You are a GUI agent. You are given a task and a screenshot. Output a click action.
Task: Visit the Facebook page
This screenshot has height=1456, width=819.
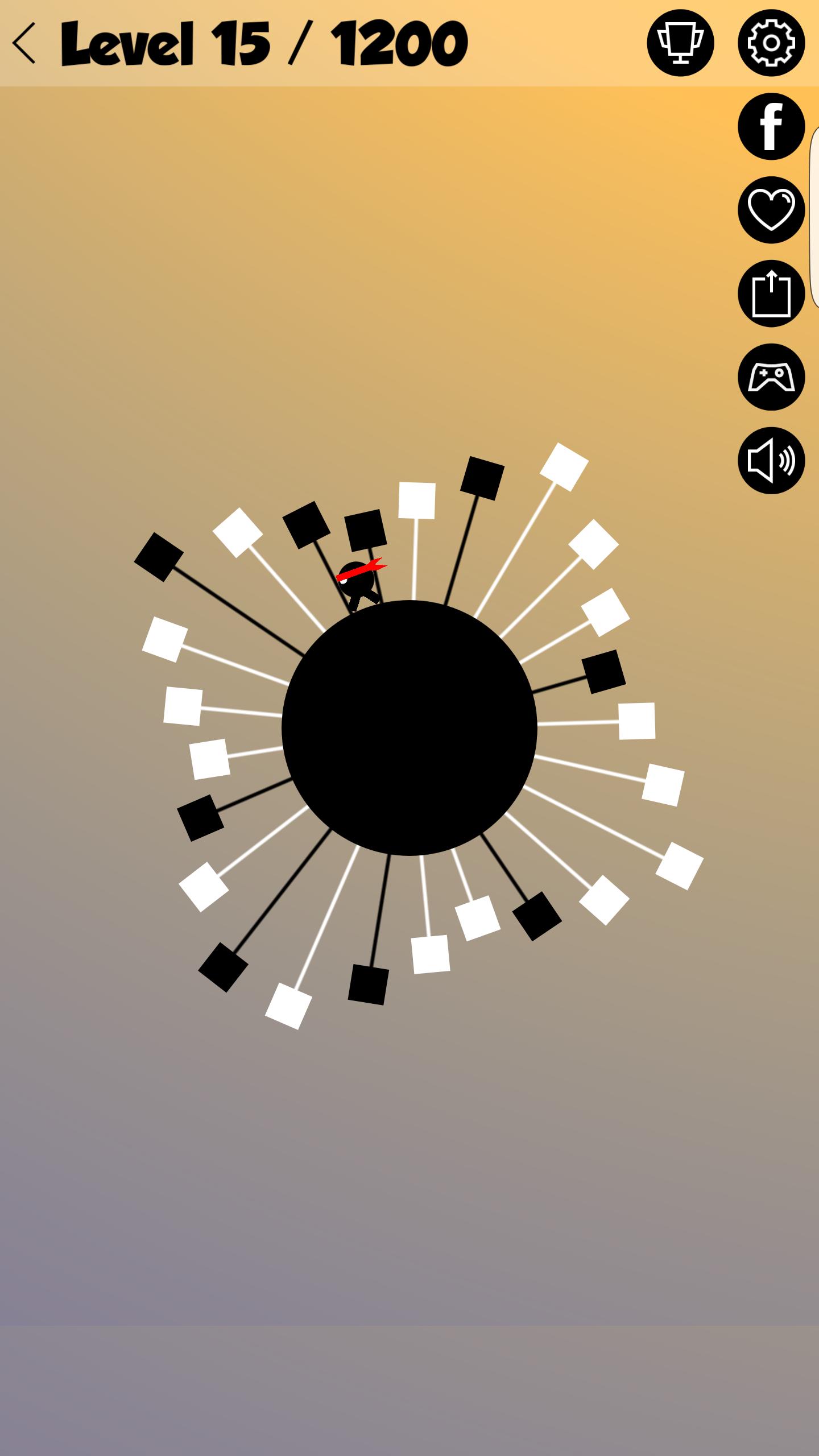(771, 126)
